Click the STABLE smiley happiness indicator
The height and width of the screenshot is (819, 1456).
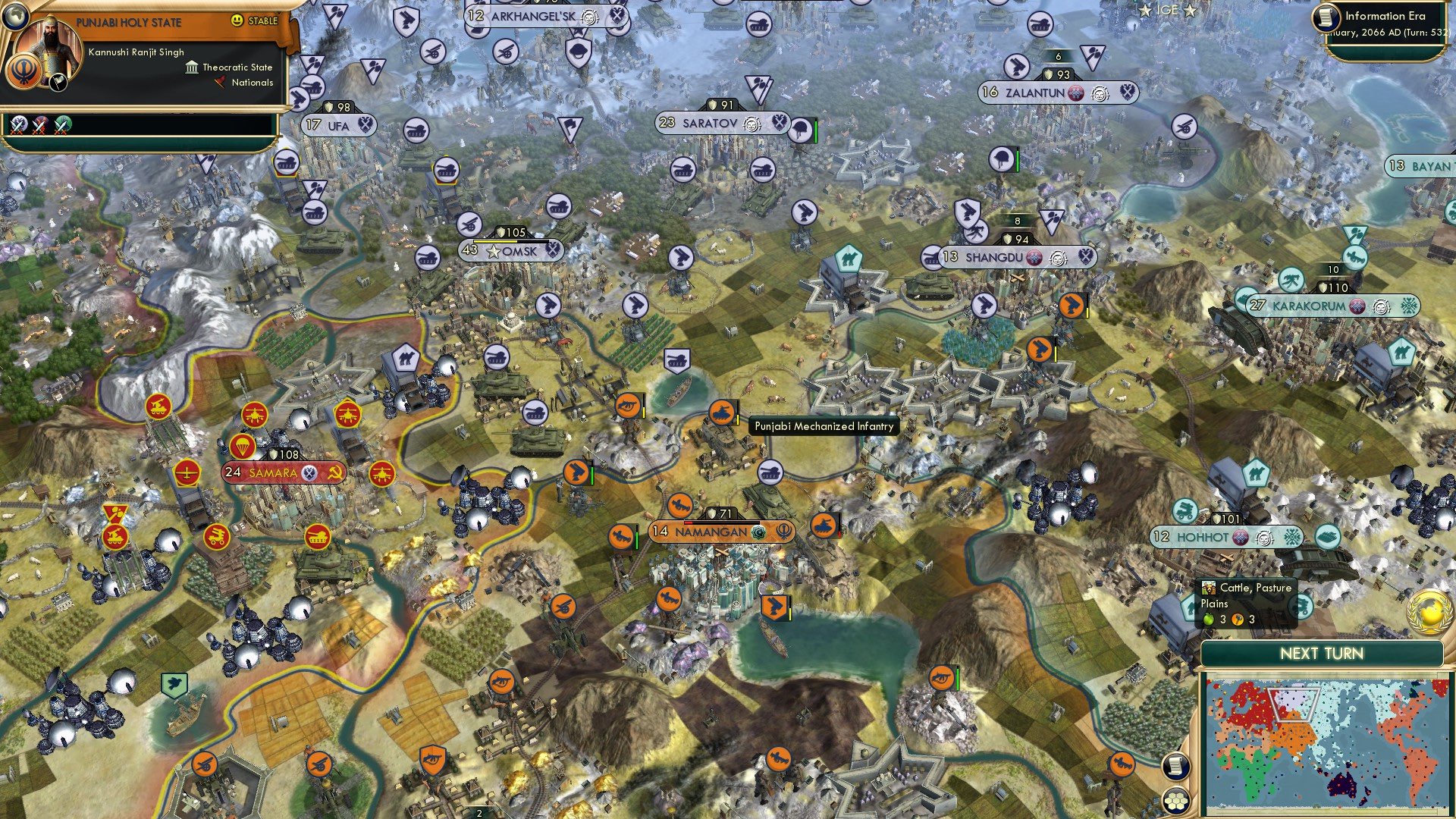237,21
